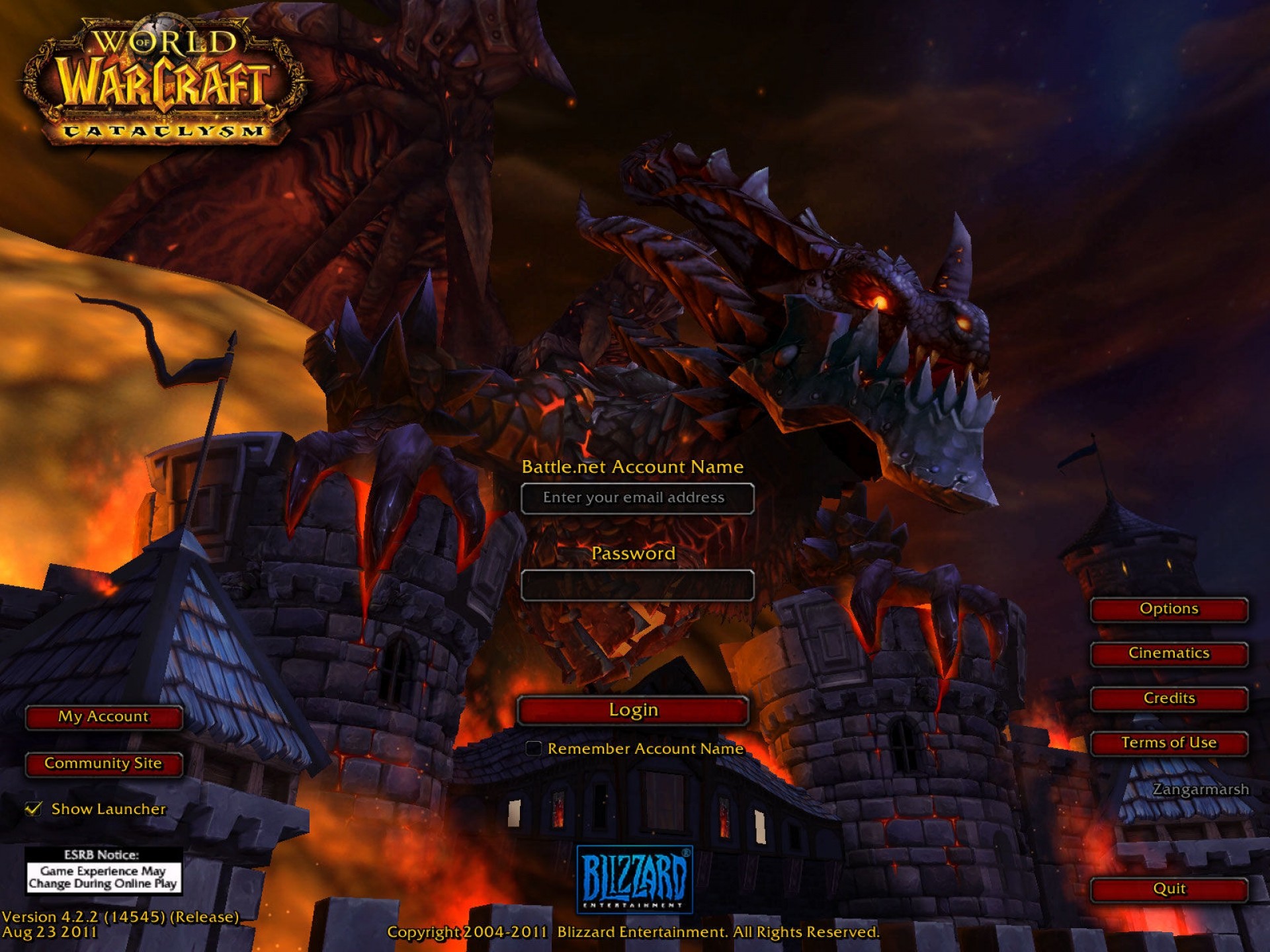Log in with the Login button
Screen dimensions: 1270x952
tap(633, 711)
